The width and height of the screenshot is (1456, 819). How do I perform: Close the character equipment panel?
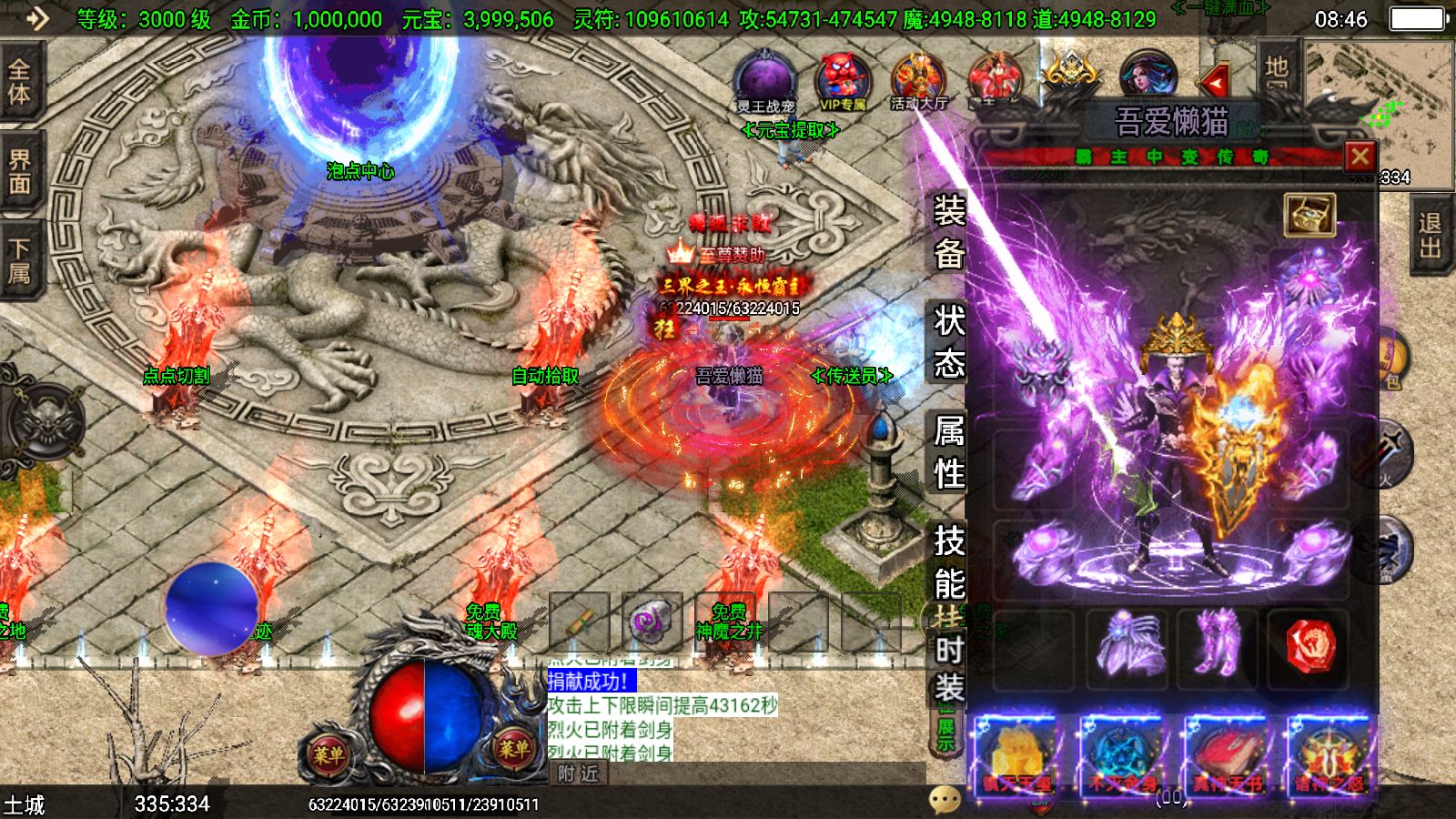click(x=1360, y=157)
